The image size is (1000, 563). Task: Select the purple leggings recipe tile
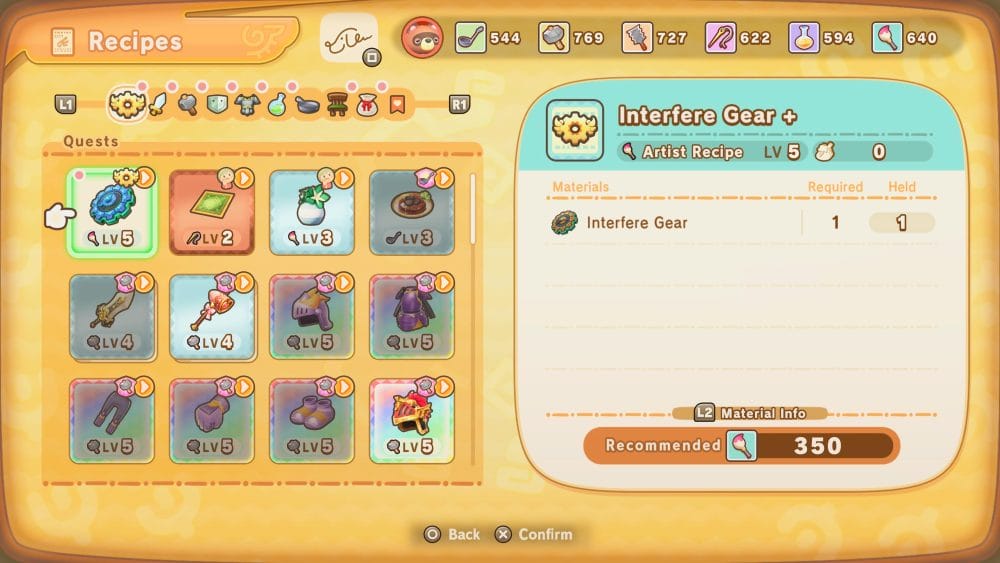click(111, 420)
